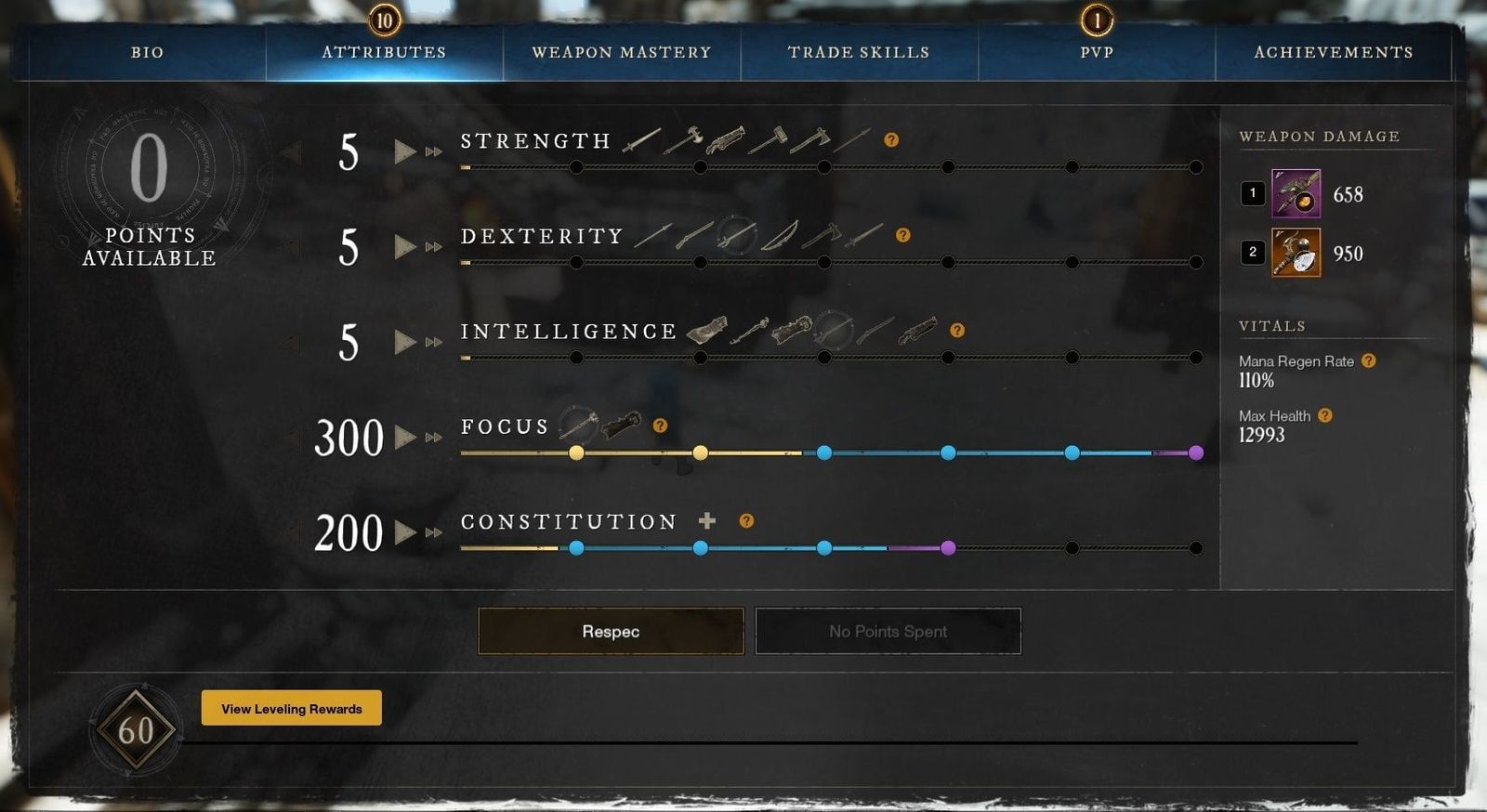Select the weapon slot 1 blunderbuss thumbnail
This screenshot has width=1487, height=812.
coord(1296,195)
